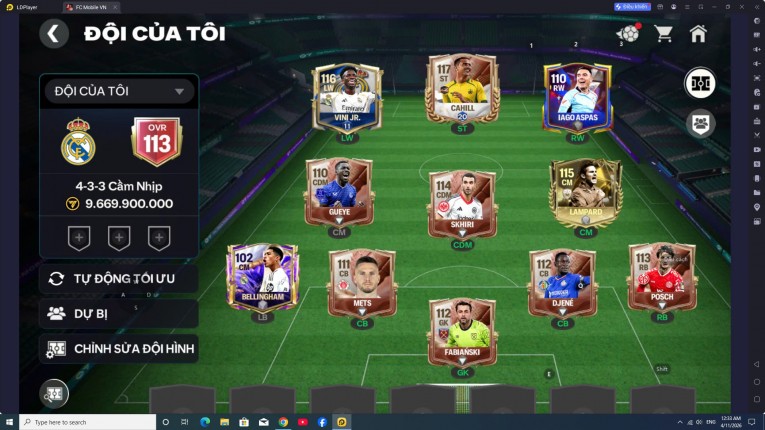Go back using the arrow button
The image size is (765, 430).
pos(54,34)
